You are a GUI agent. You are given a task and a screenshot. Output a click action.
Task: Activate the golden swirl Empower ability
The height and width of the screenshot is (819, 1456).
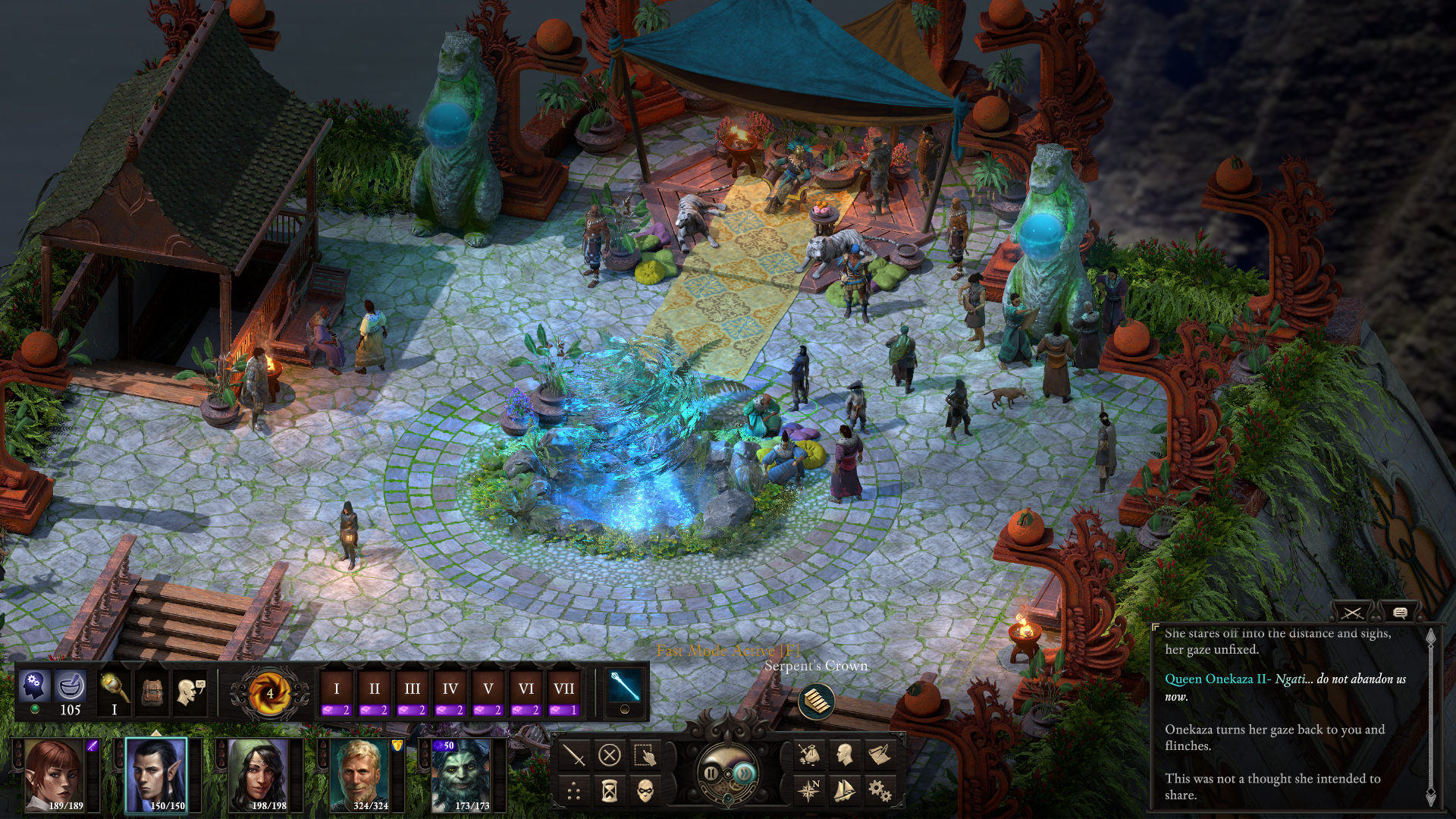(270, 693)
